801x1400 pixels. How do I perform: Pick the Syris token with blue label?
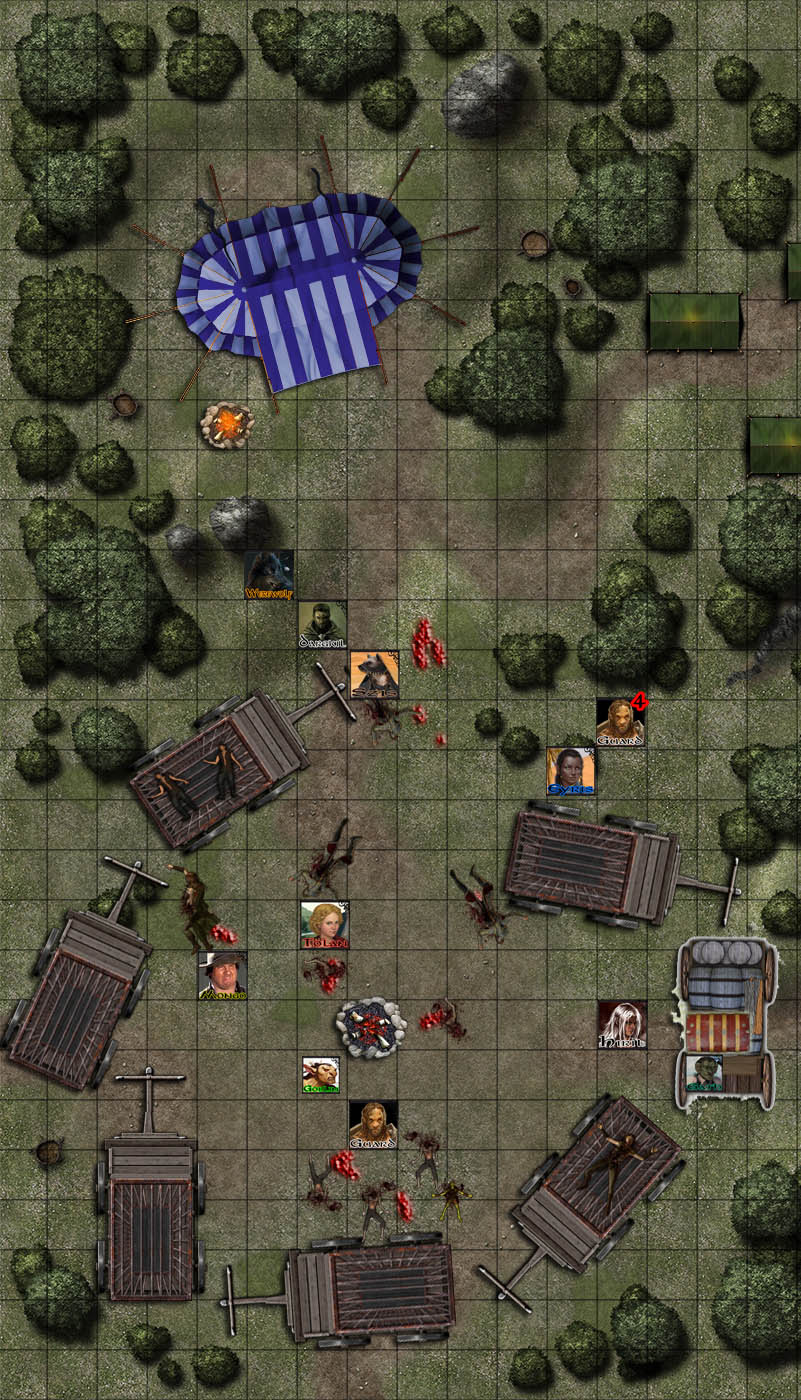point(571,771)
